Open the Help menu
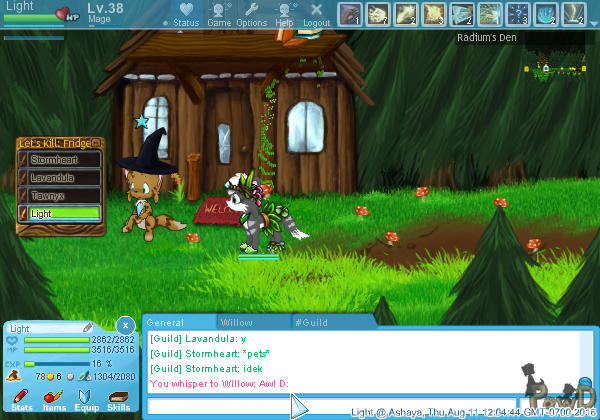 click(285, 14)
